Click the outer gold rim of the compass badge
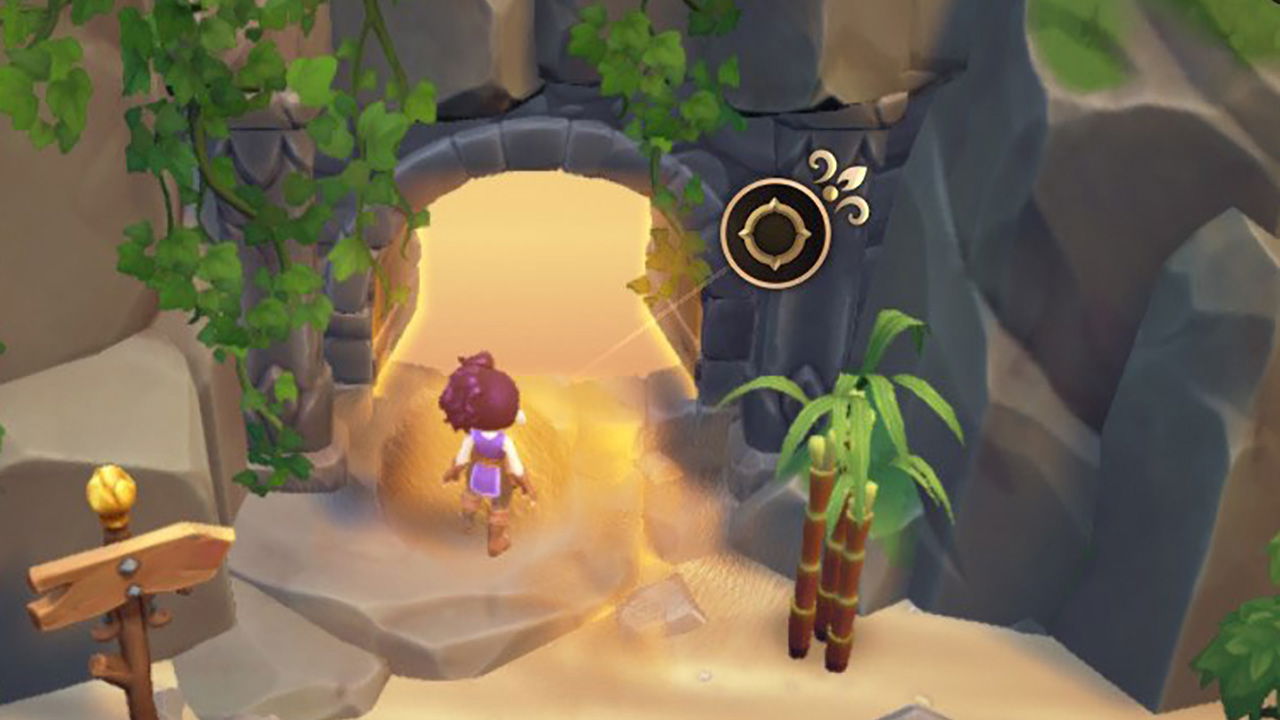This screenshot has height=720, width=1280. tap(775, 180)
